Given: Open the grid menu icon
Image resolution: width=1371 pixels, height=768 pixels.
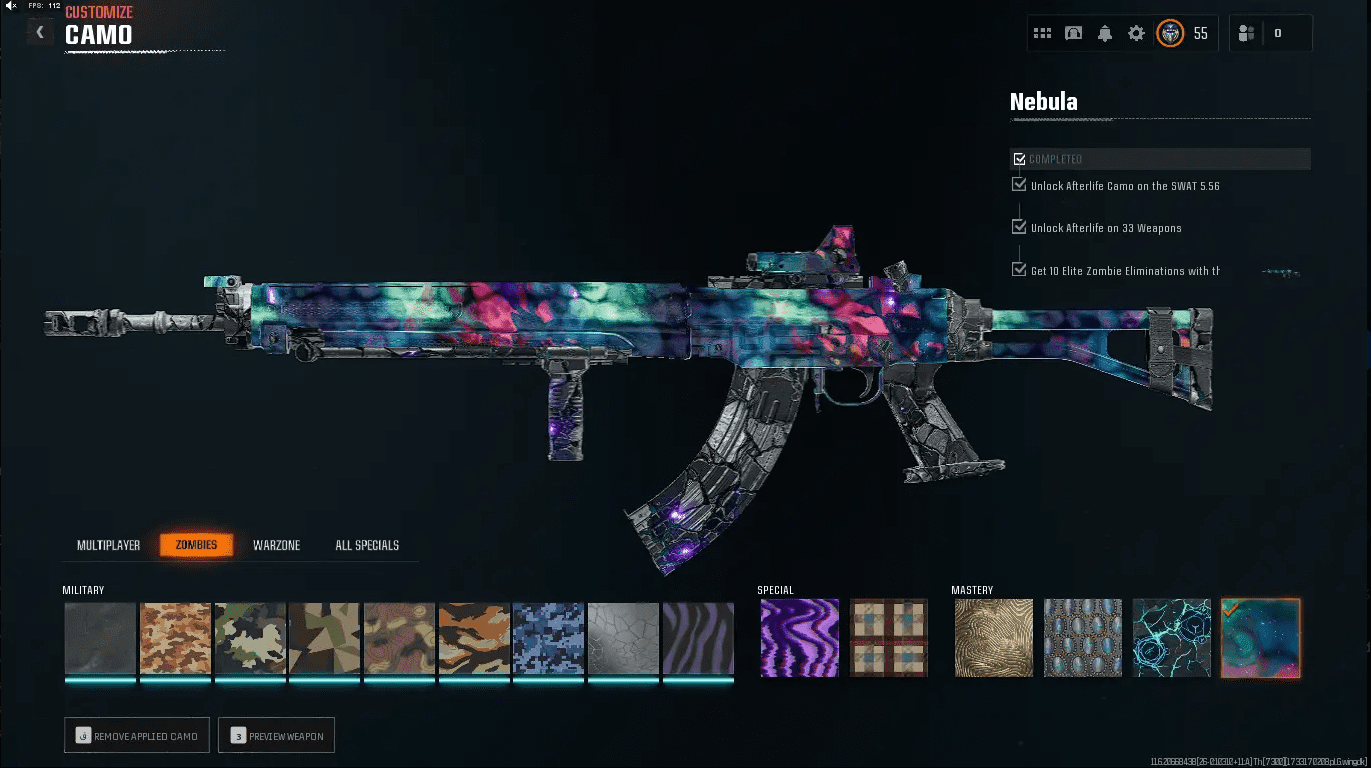Looking at the screenshot, I should click(x=1042, y=33).
